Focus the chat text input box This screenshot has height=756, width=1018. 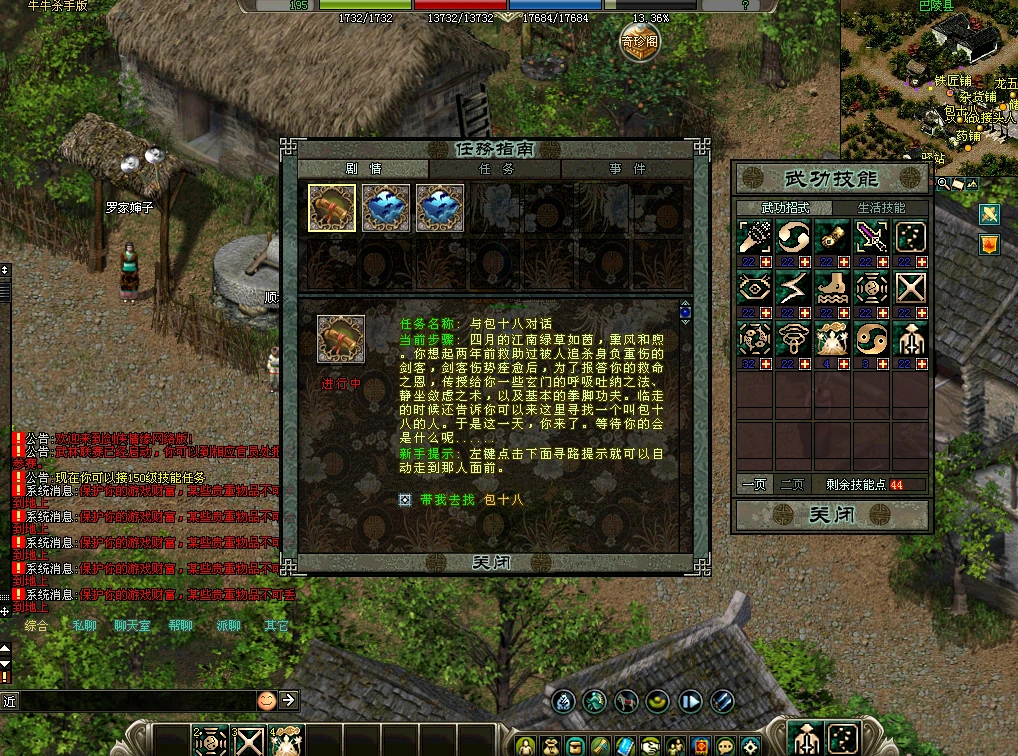point(130,701)
